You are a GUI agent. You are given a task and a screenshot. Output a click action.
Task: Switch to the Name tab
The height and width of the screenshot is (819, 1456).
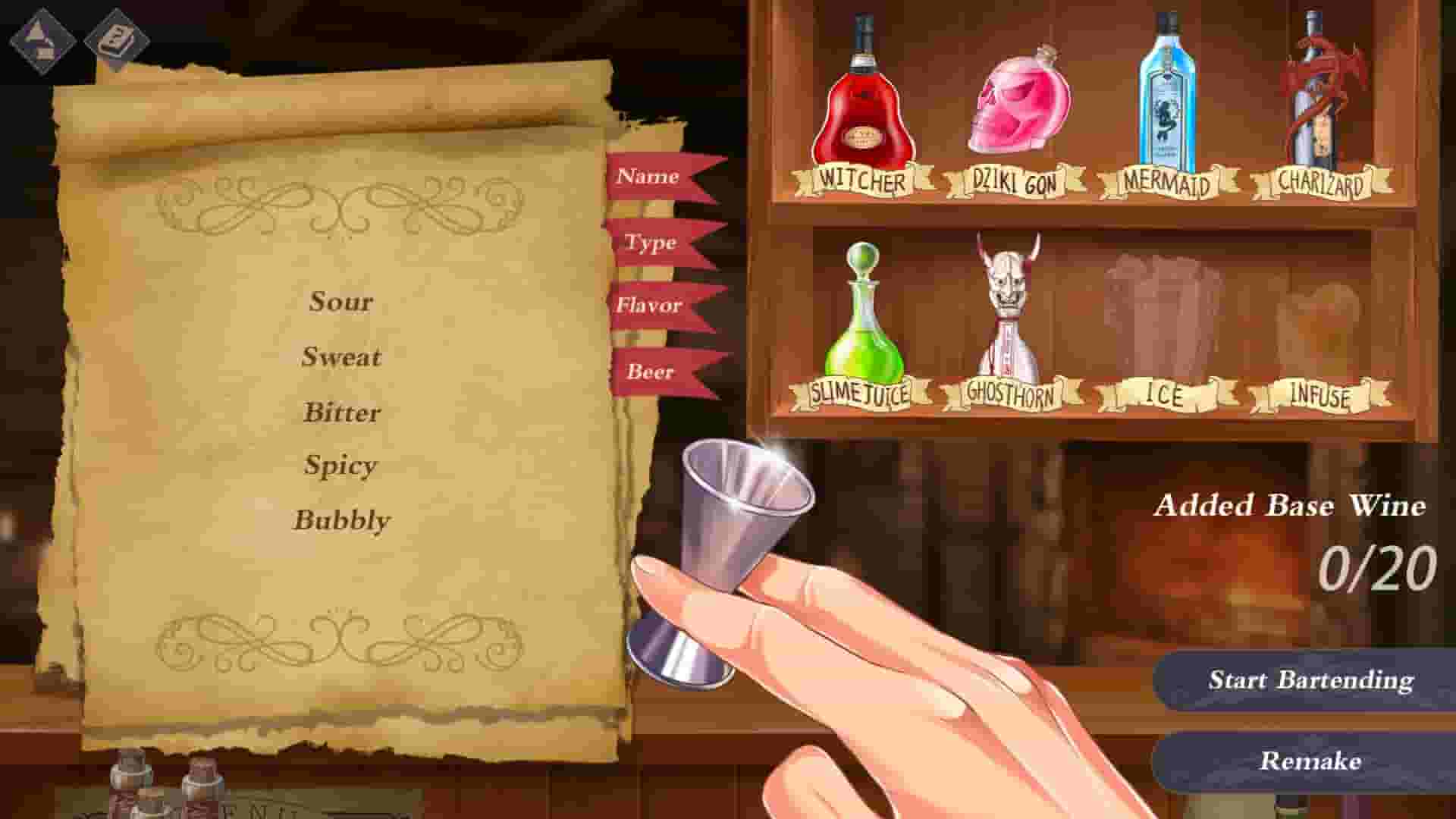tap(648, 178)
